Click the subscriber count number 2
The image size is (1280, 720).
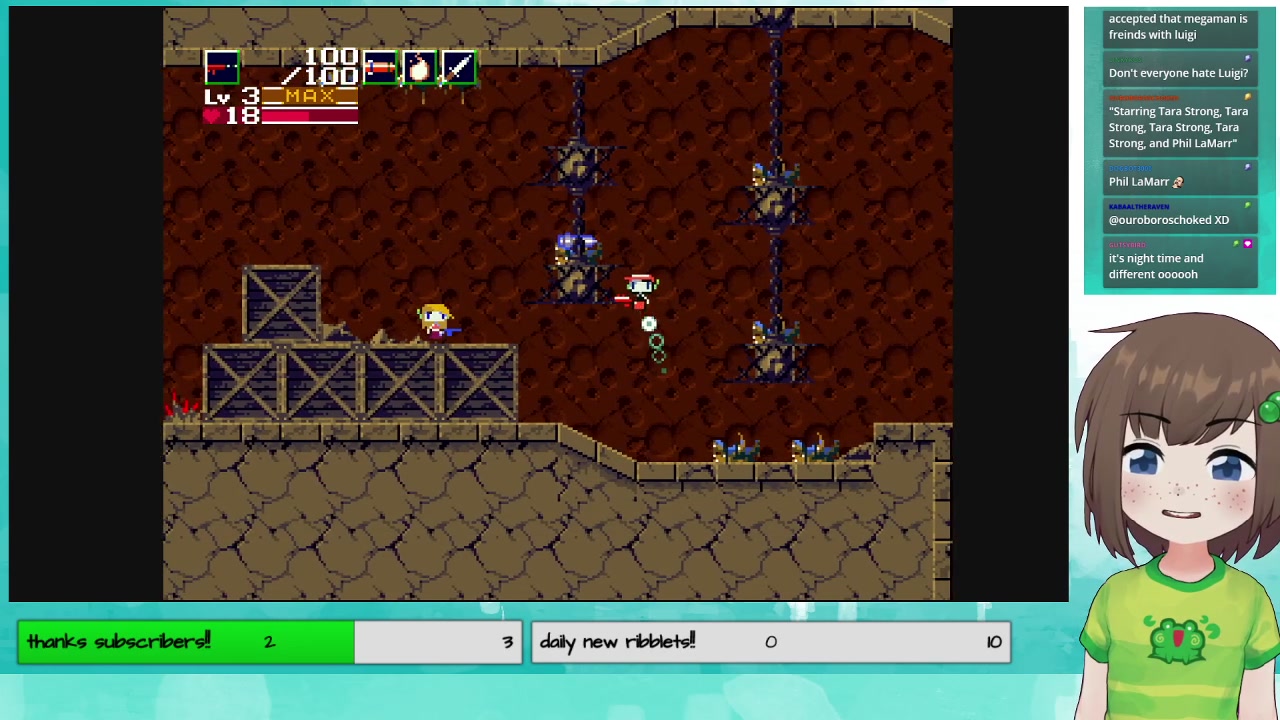click(x=268, y=641)
